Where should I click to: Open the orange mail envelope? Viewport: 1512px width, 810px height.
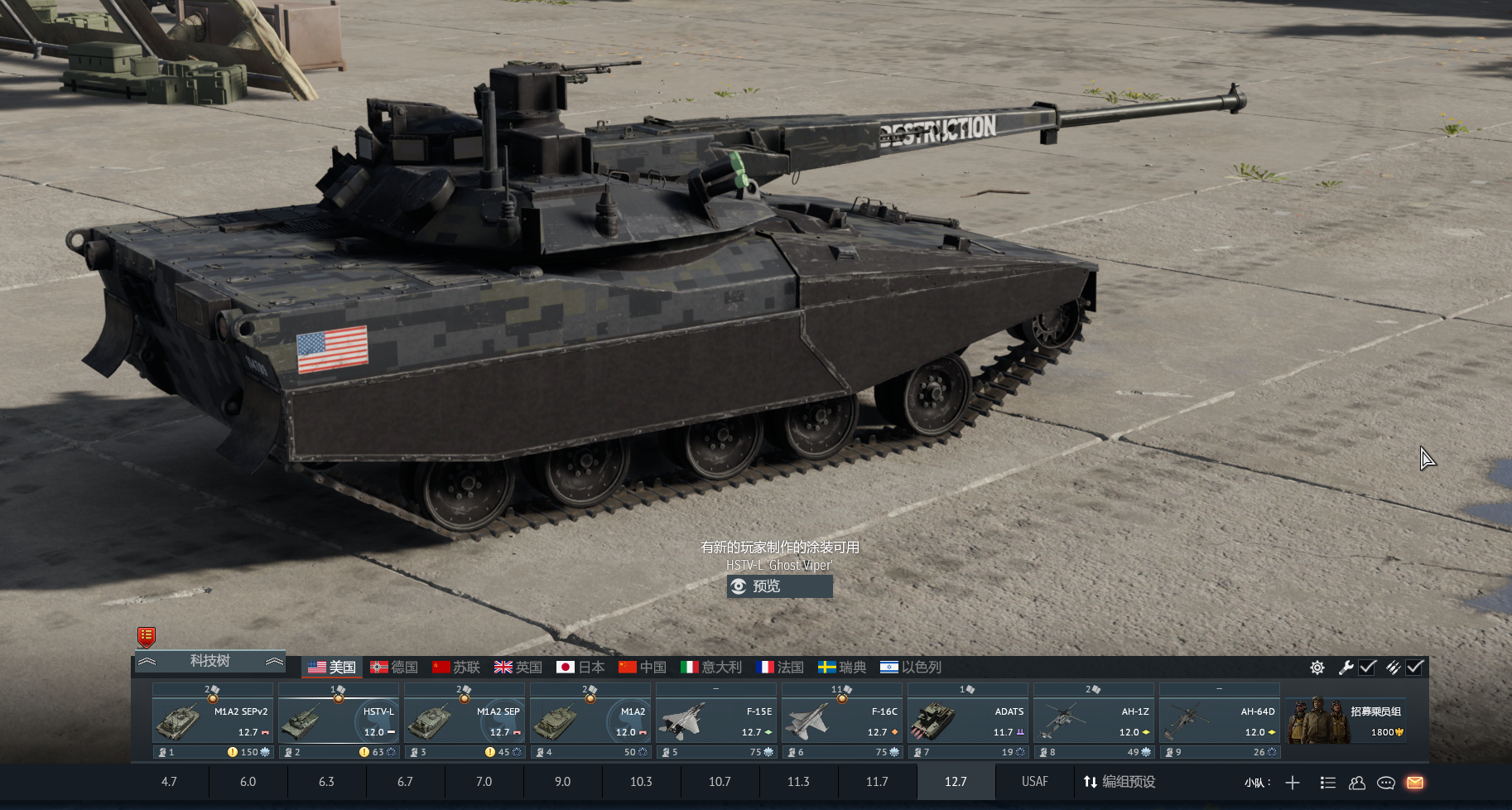tap(1415, 783)
